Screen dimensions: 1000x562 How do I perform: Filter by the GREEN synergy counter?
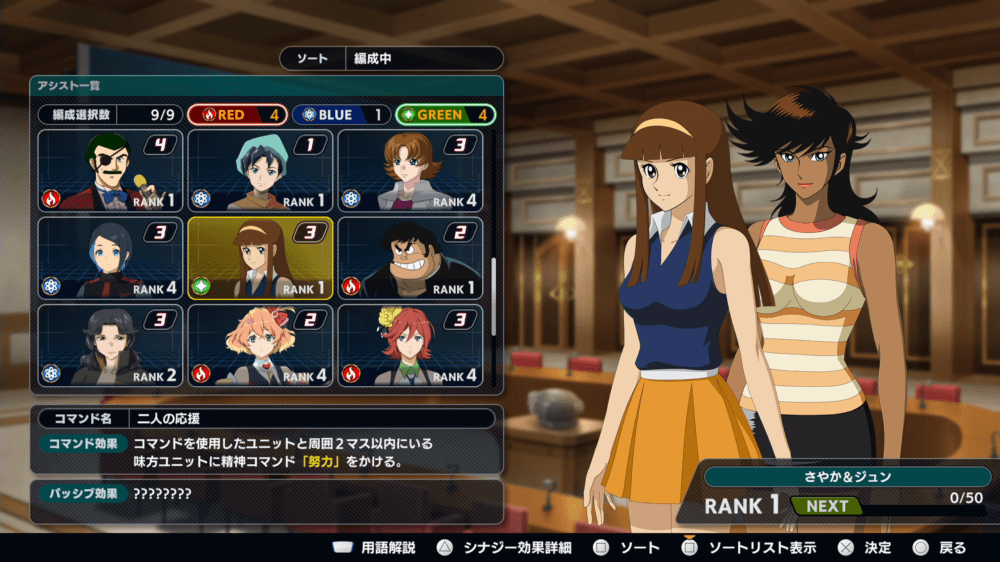445,115
